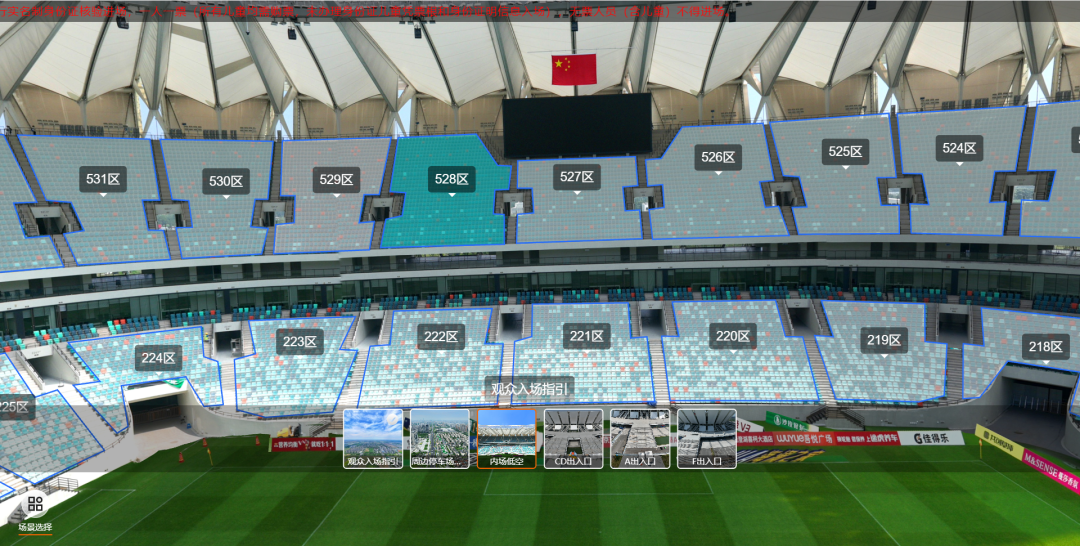Select the 526区 section label

pyautogui.click(x=718, y=157)
